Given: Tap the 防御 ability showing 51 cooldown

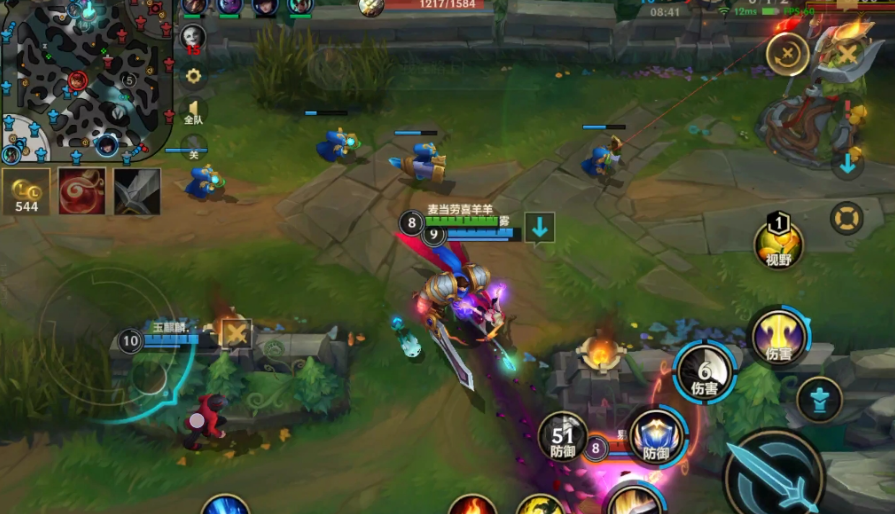Looking at the screenshot, I should point(563,436).
